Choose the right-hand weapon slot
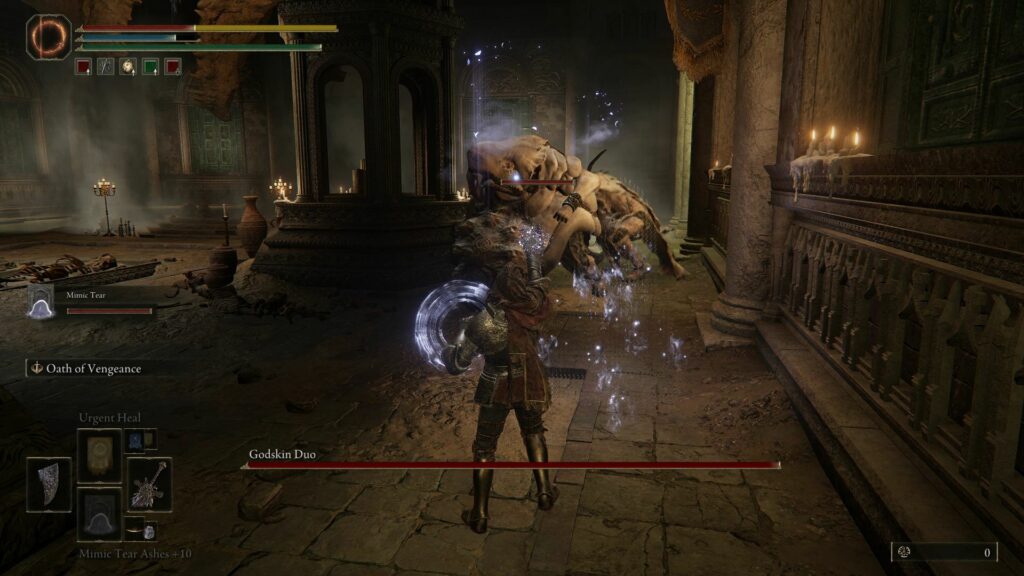 pyautogui.click(x=148, y=484)
